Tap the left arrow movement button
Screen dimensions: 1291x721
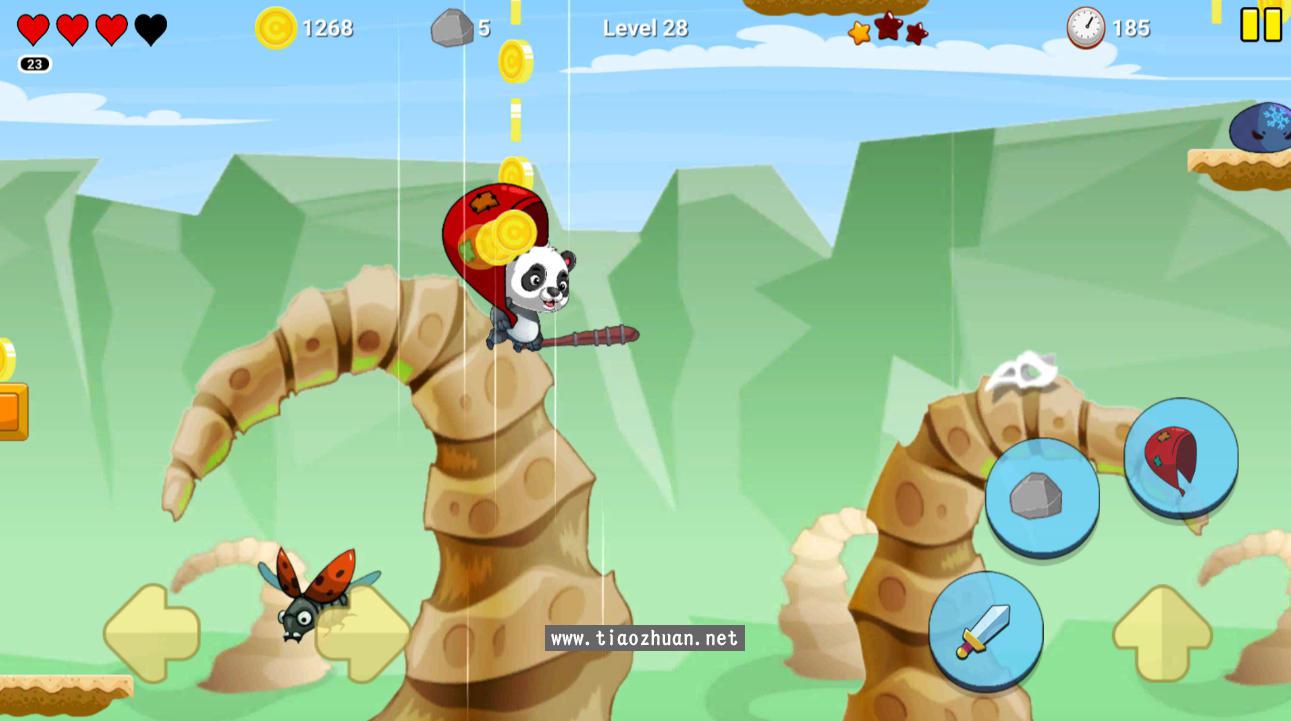(x=151, y=634)
